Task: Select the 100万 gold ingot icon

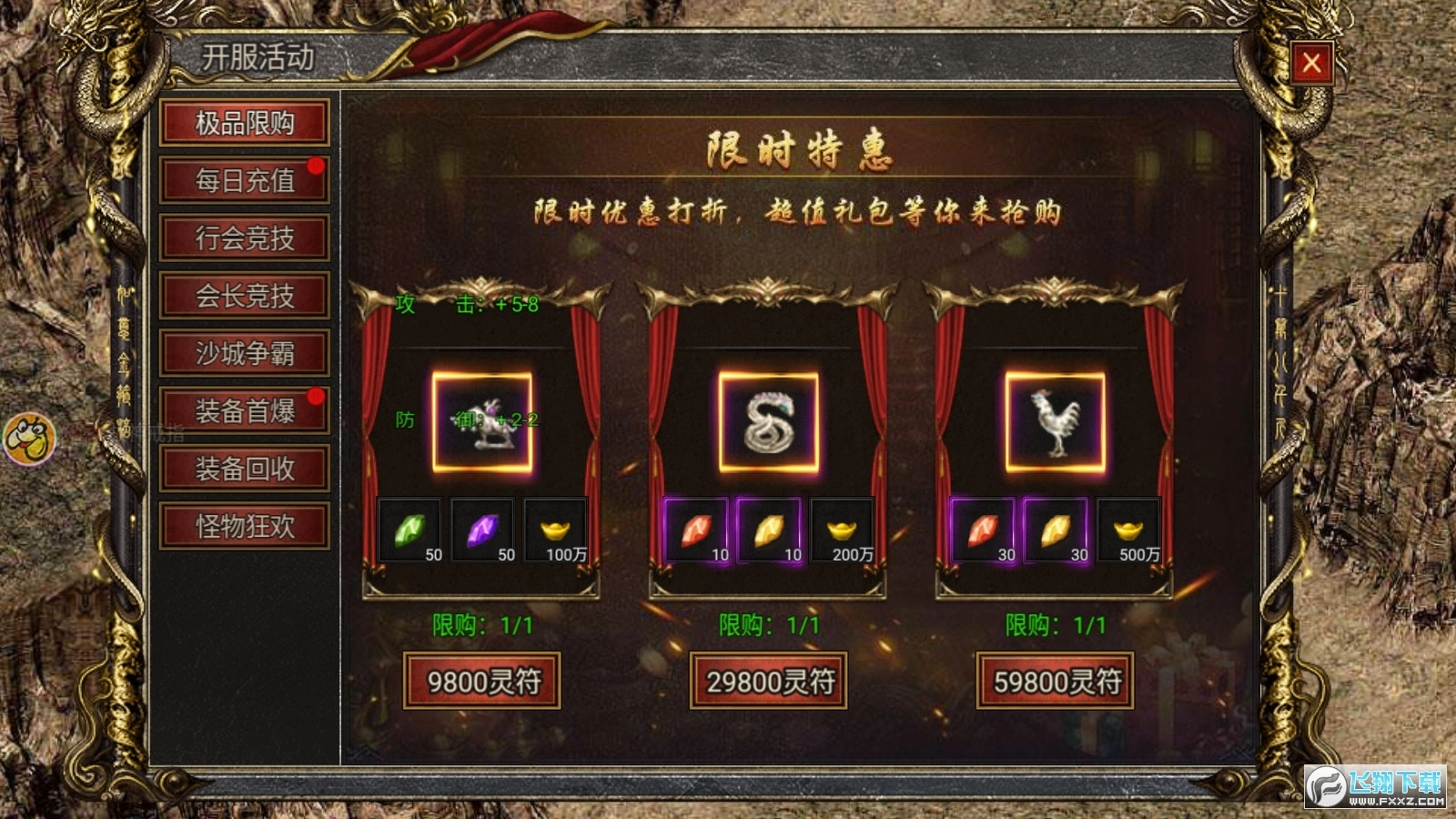Action: 557,528
